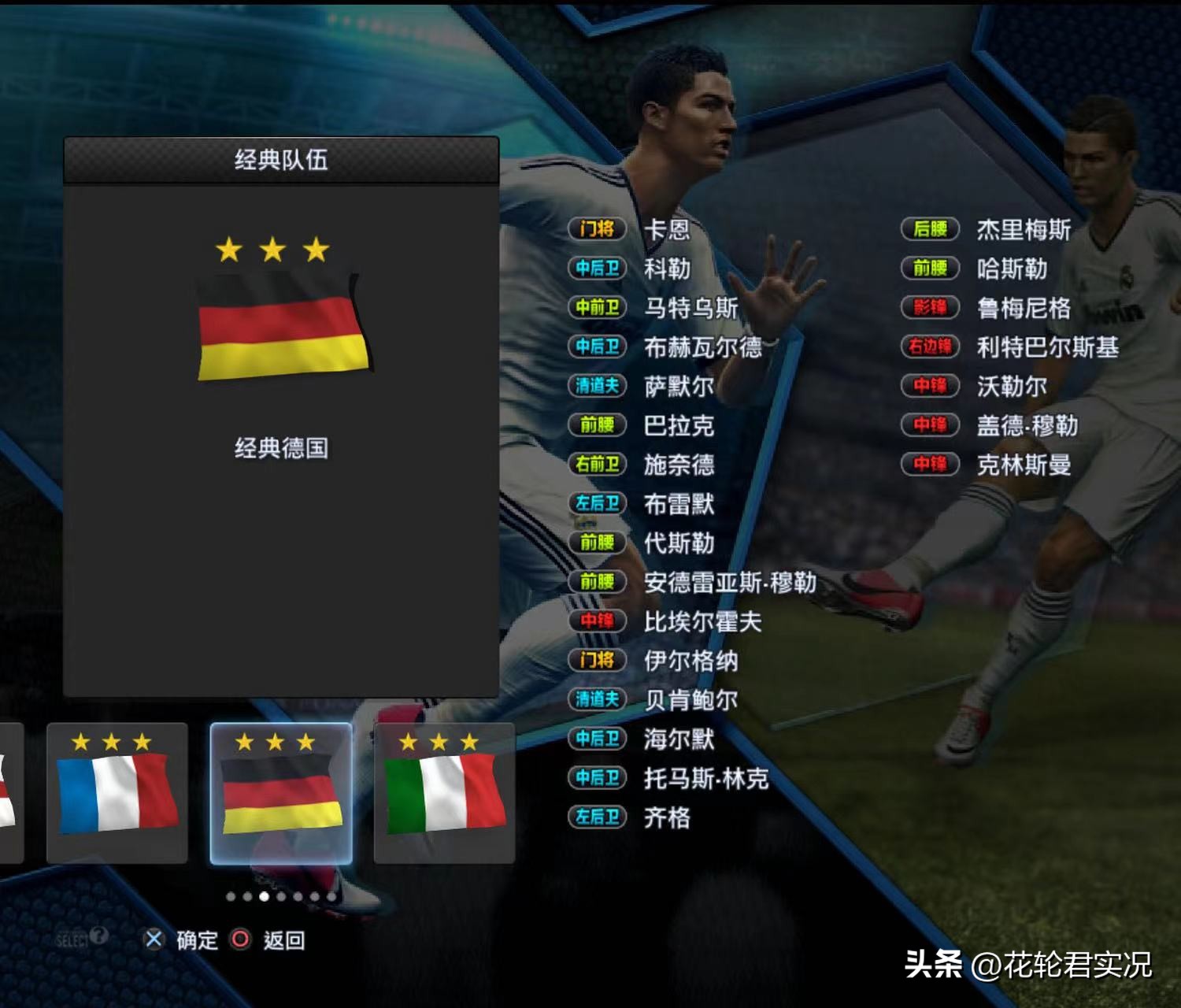Pick the Italy classic team flag

coord(445,792)
